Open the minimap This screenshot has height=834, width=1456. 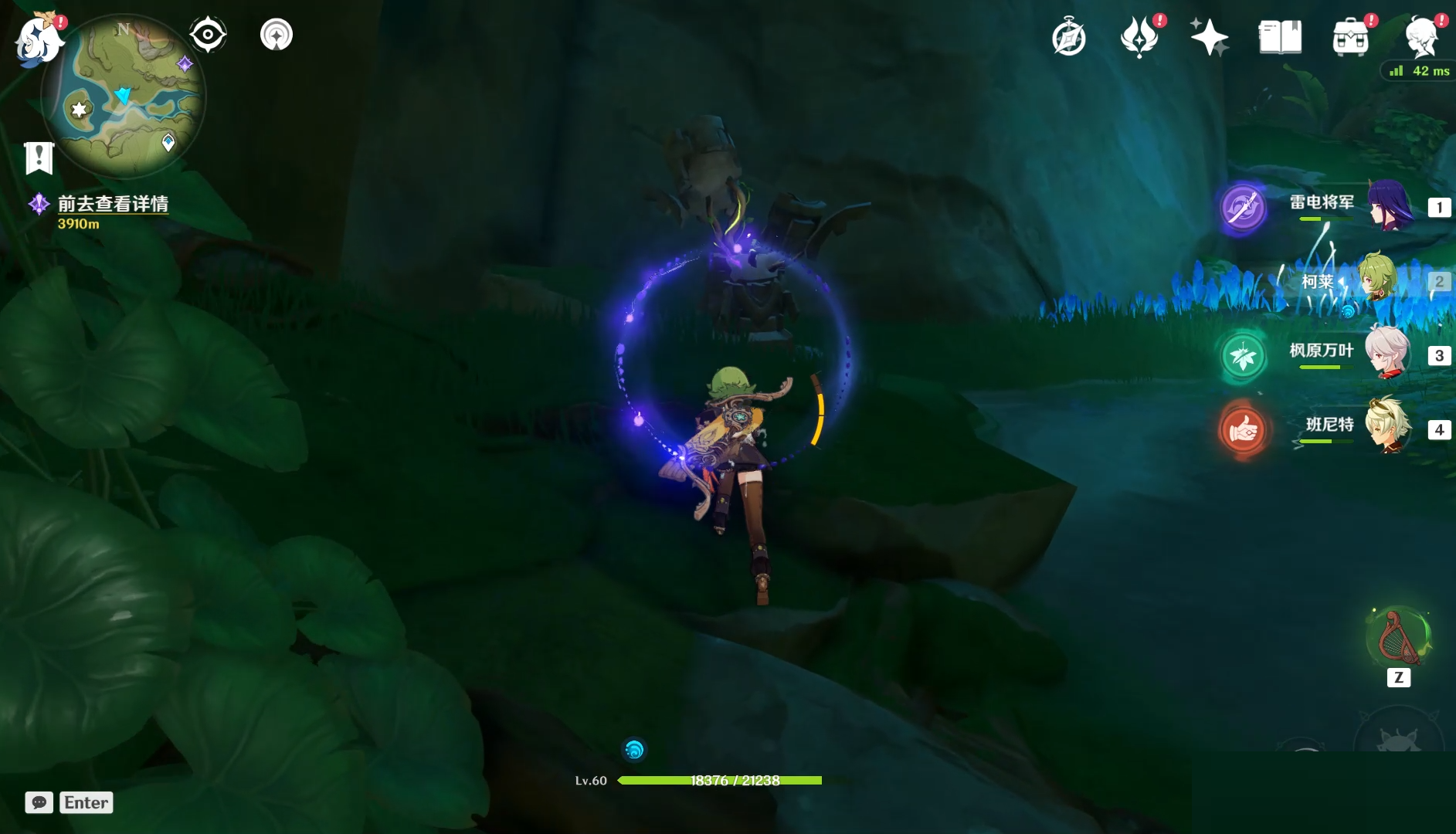125,97
